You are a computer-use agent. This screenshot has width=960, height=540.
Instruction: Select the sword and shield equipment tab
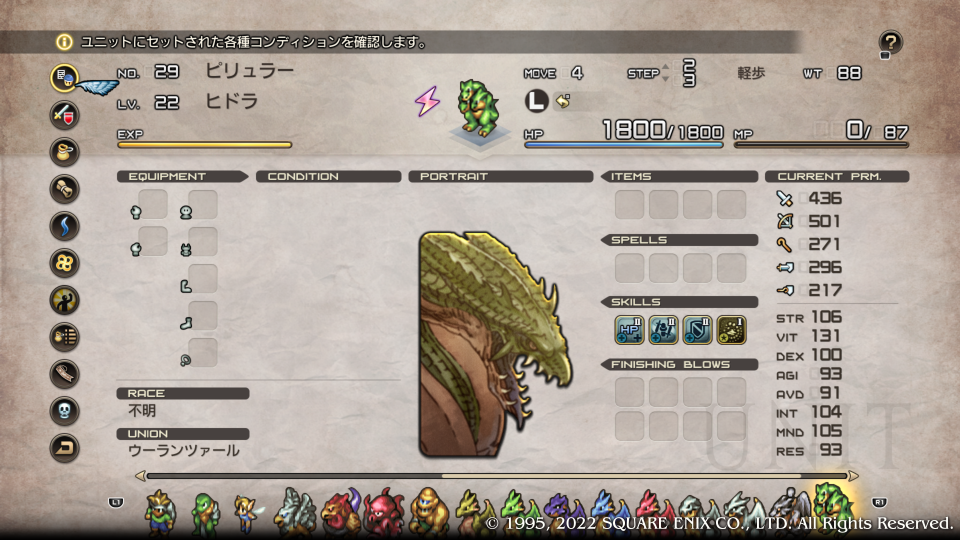click(65, 113)
